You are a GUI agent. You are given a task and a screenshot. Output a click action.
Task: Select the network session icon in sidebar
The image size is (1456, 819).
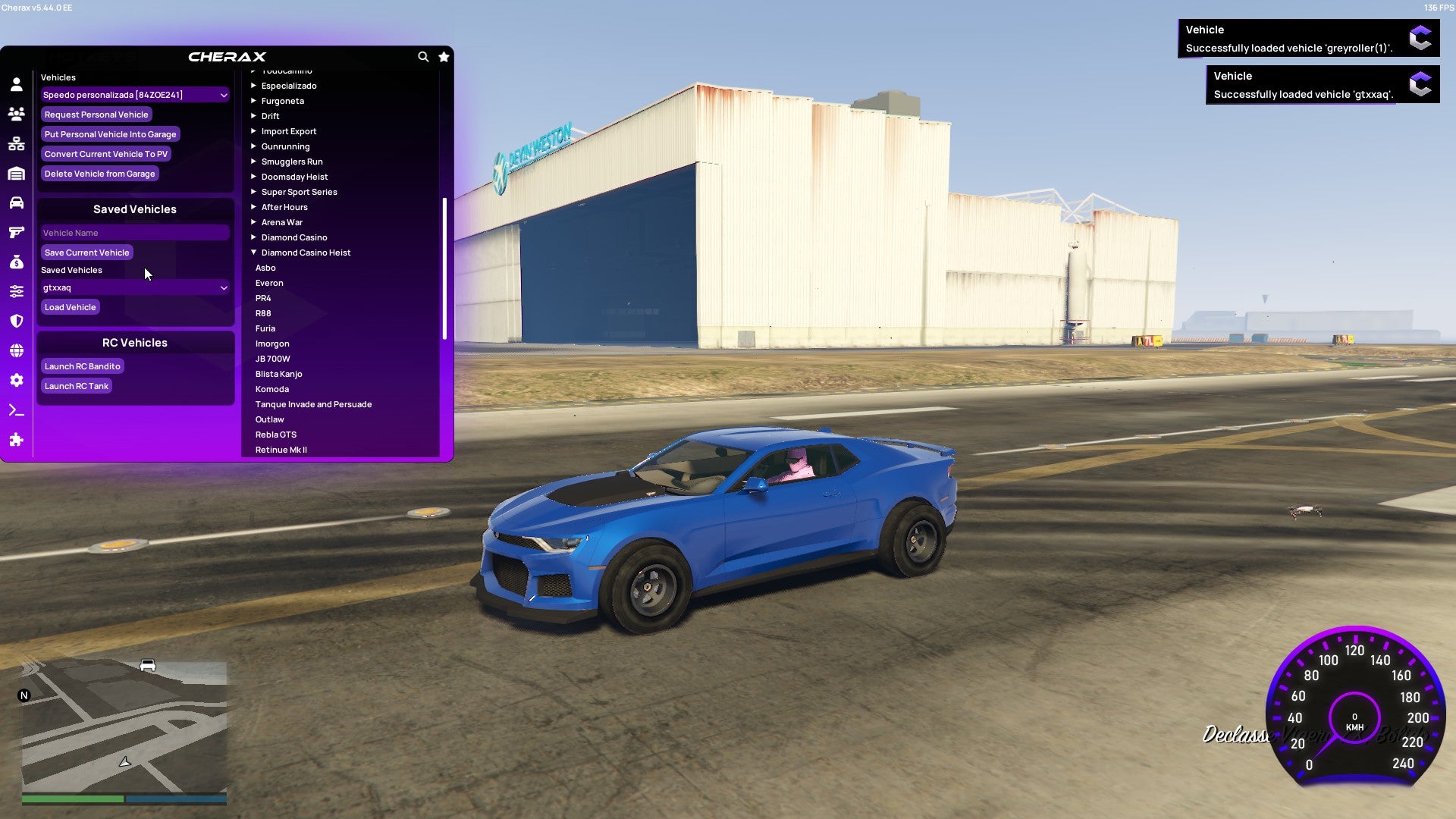(17, 144)
